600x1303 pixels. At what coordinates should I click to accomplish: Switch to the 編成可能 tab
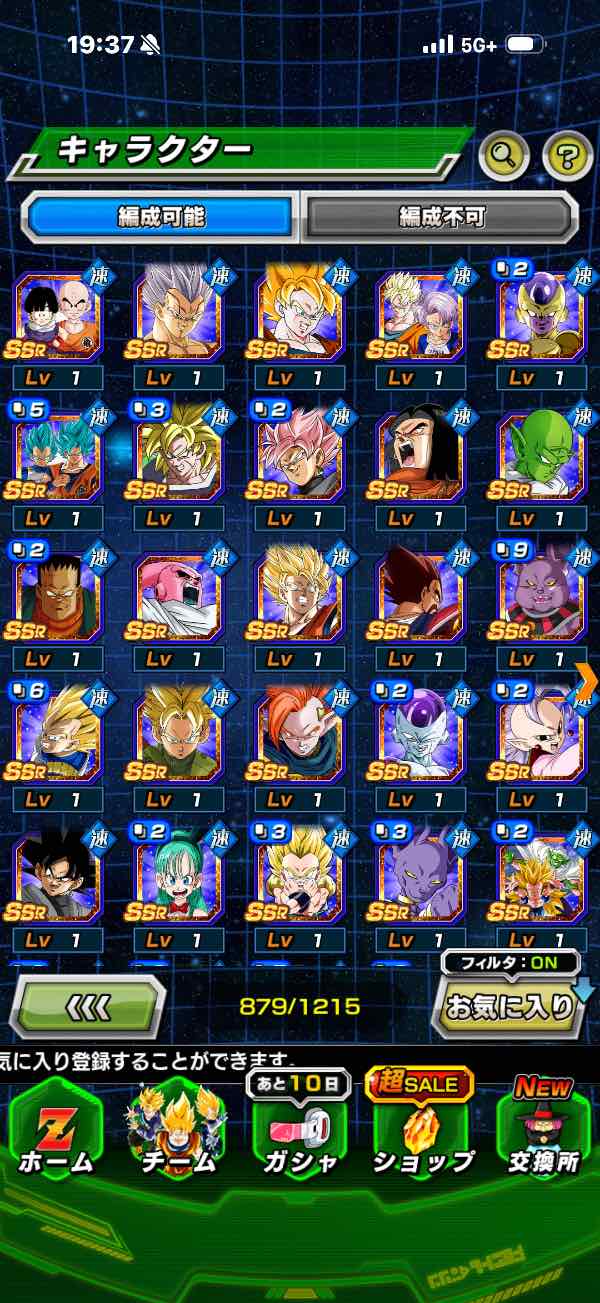(160, 217)
